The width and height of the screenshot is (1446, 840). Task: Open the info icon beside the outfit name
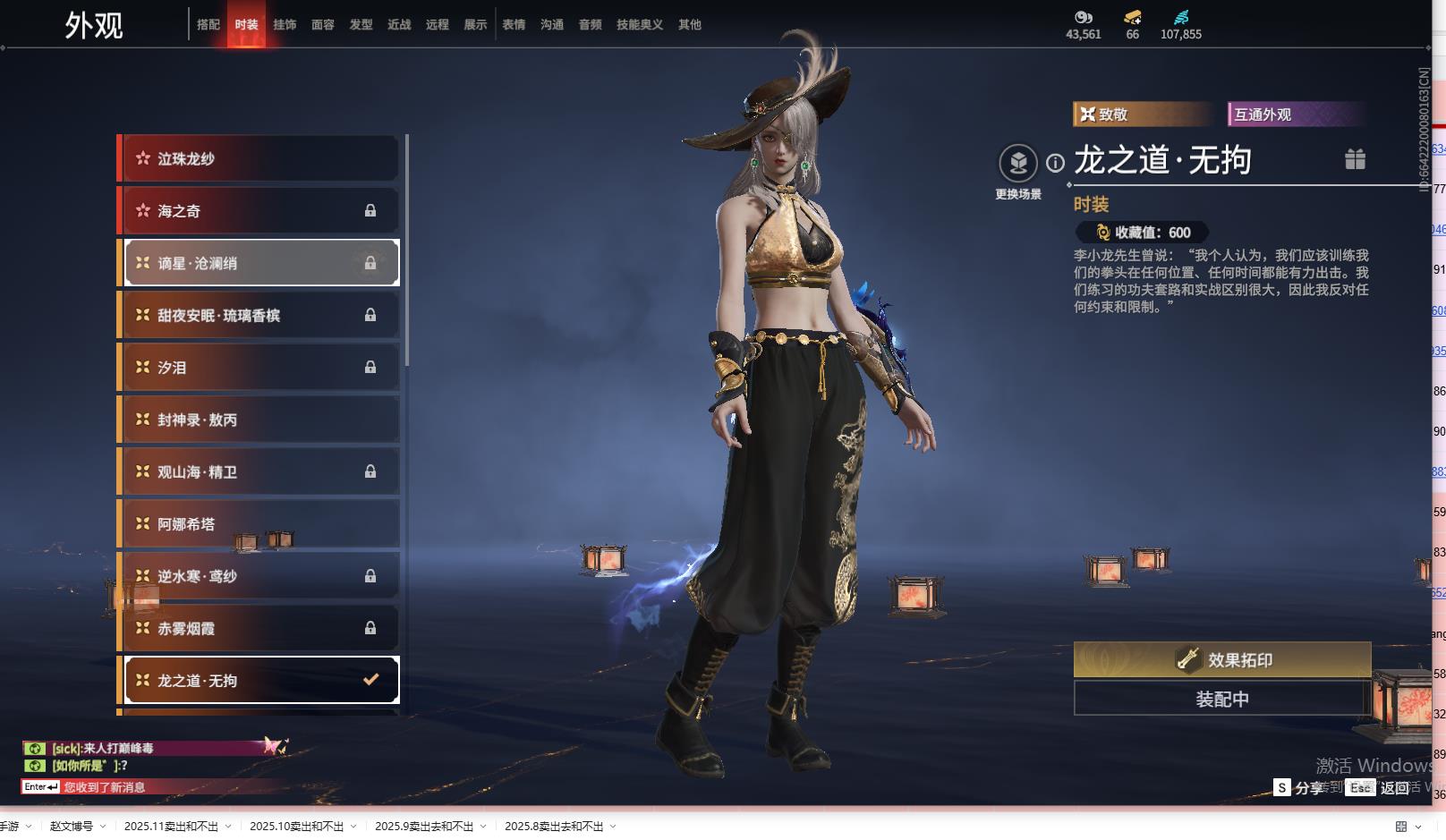[1056, 163]
